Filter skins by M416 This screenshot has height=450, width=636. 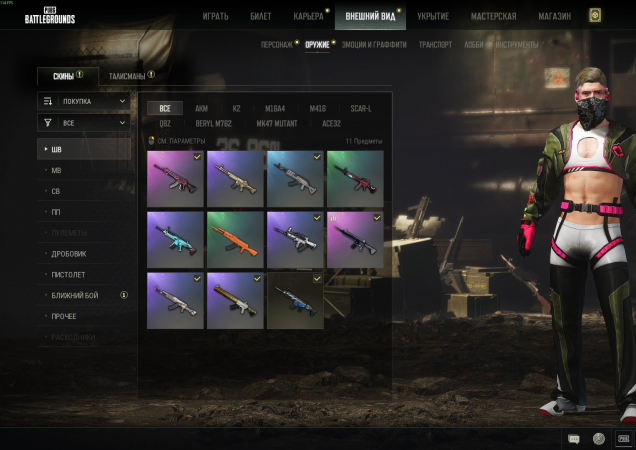[x=318, y=108]
